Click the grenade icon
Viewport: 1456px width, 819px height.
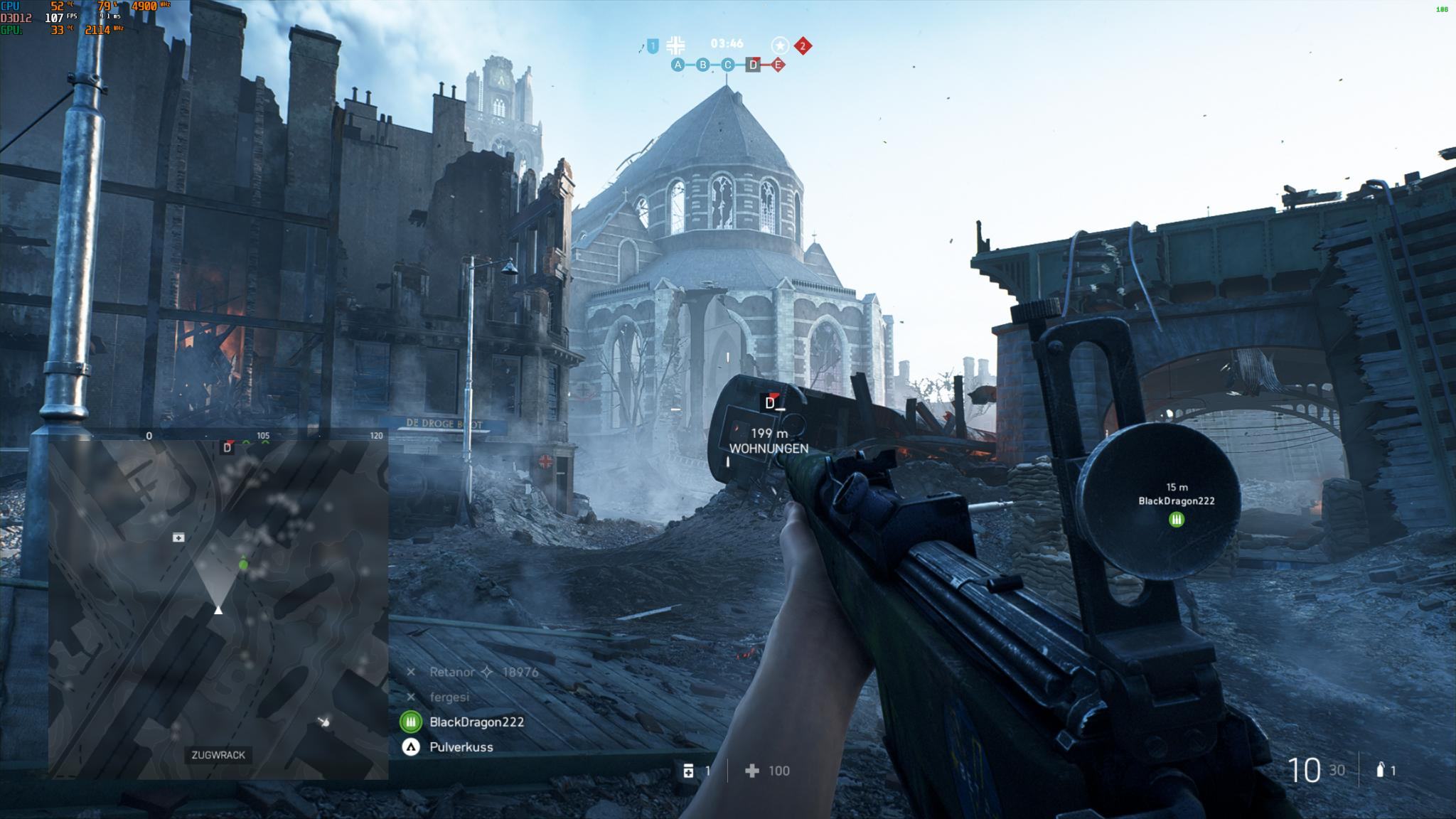(x=1381, y=770)
